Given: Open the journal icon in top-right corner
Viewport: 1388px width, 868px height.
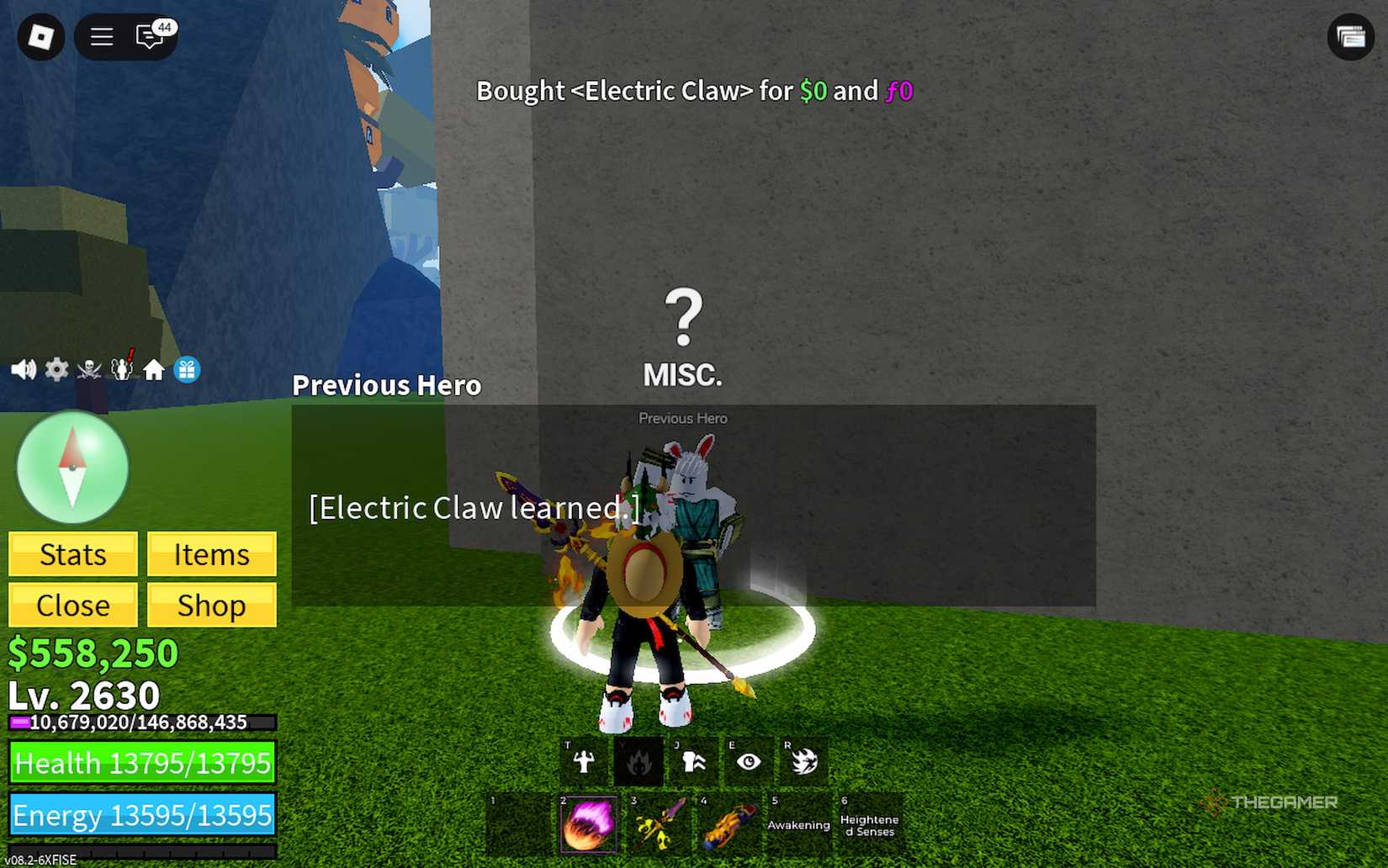Looking at the screenshot, I should (1351, 38).
